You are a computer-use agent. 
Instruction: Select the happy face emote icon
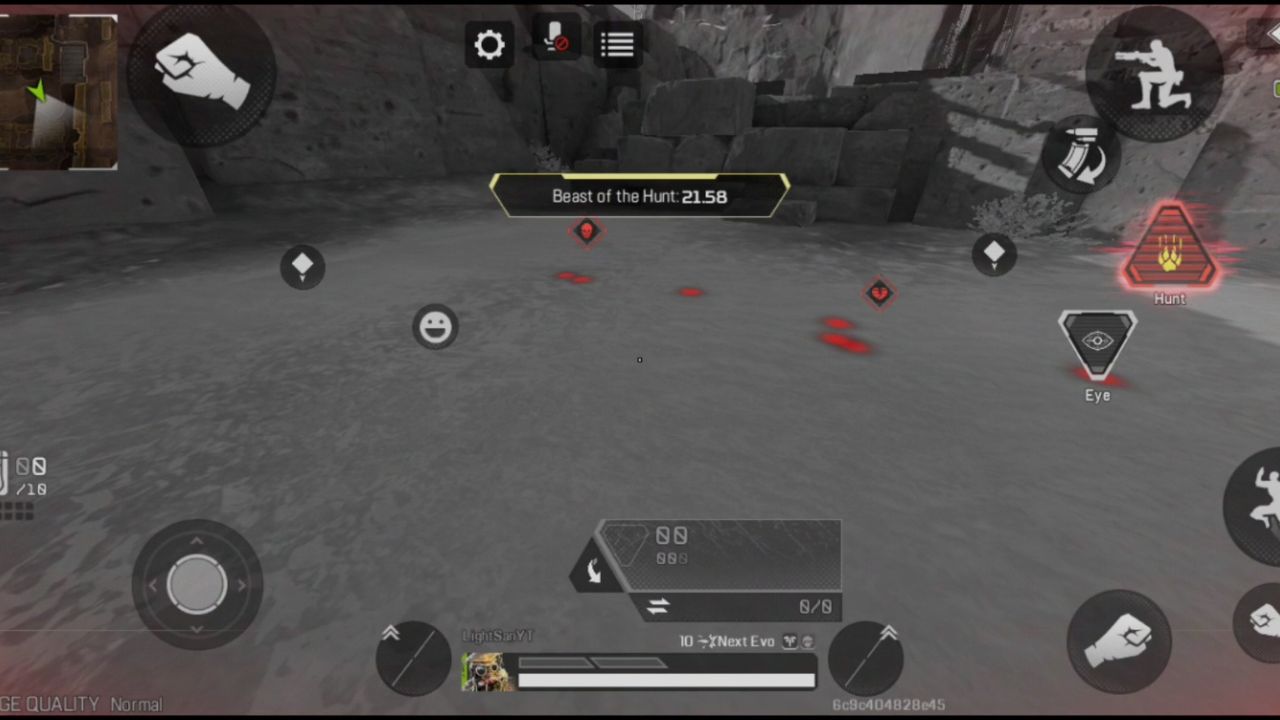[436, 327]
